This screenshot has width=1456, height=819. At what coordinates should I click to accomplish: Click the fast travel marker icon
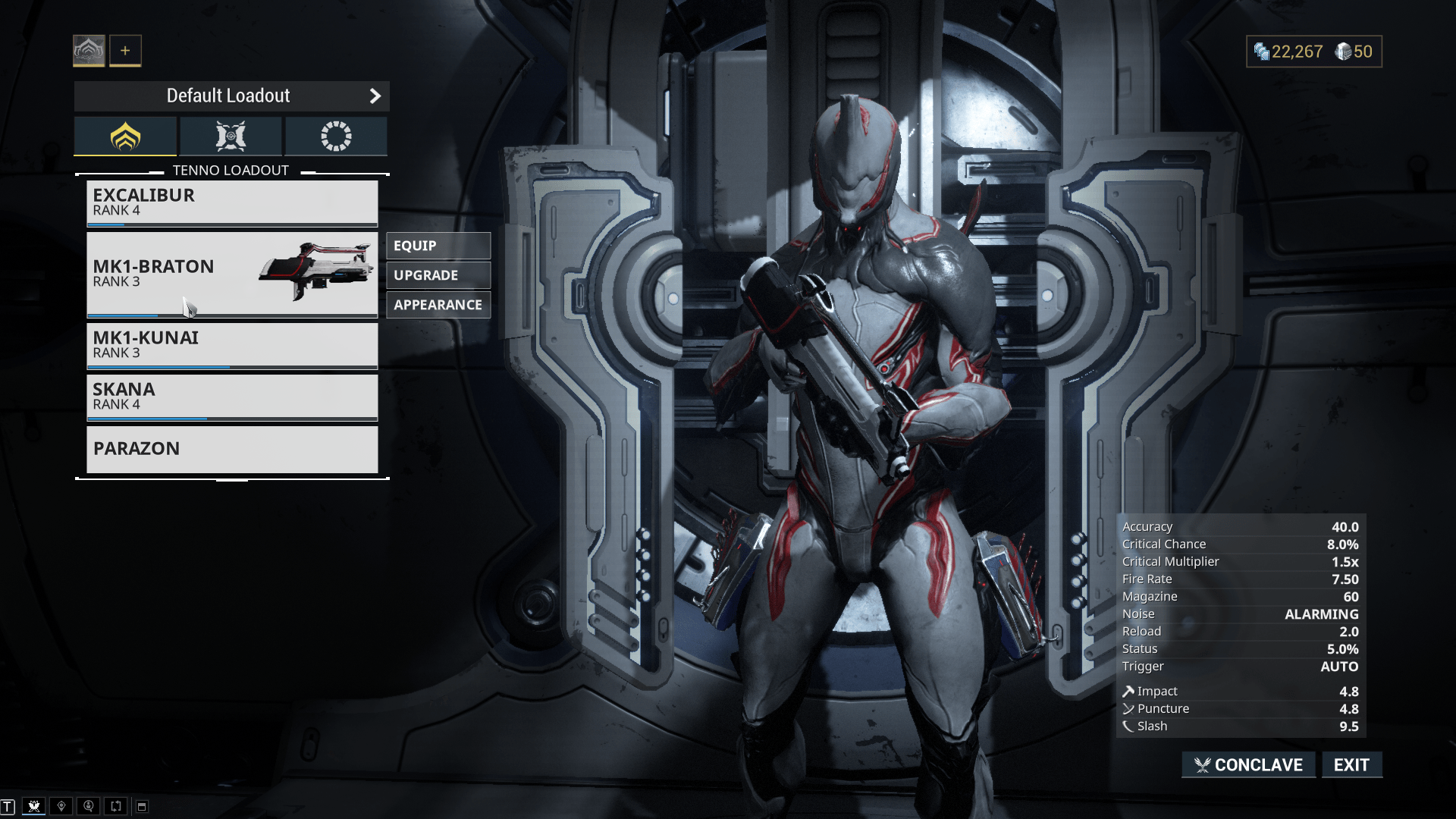coord(63,806)
